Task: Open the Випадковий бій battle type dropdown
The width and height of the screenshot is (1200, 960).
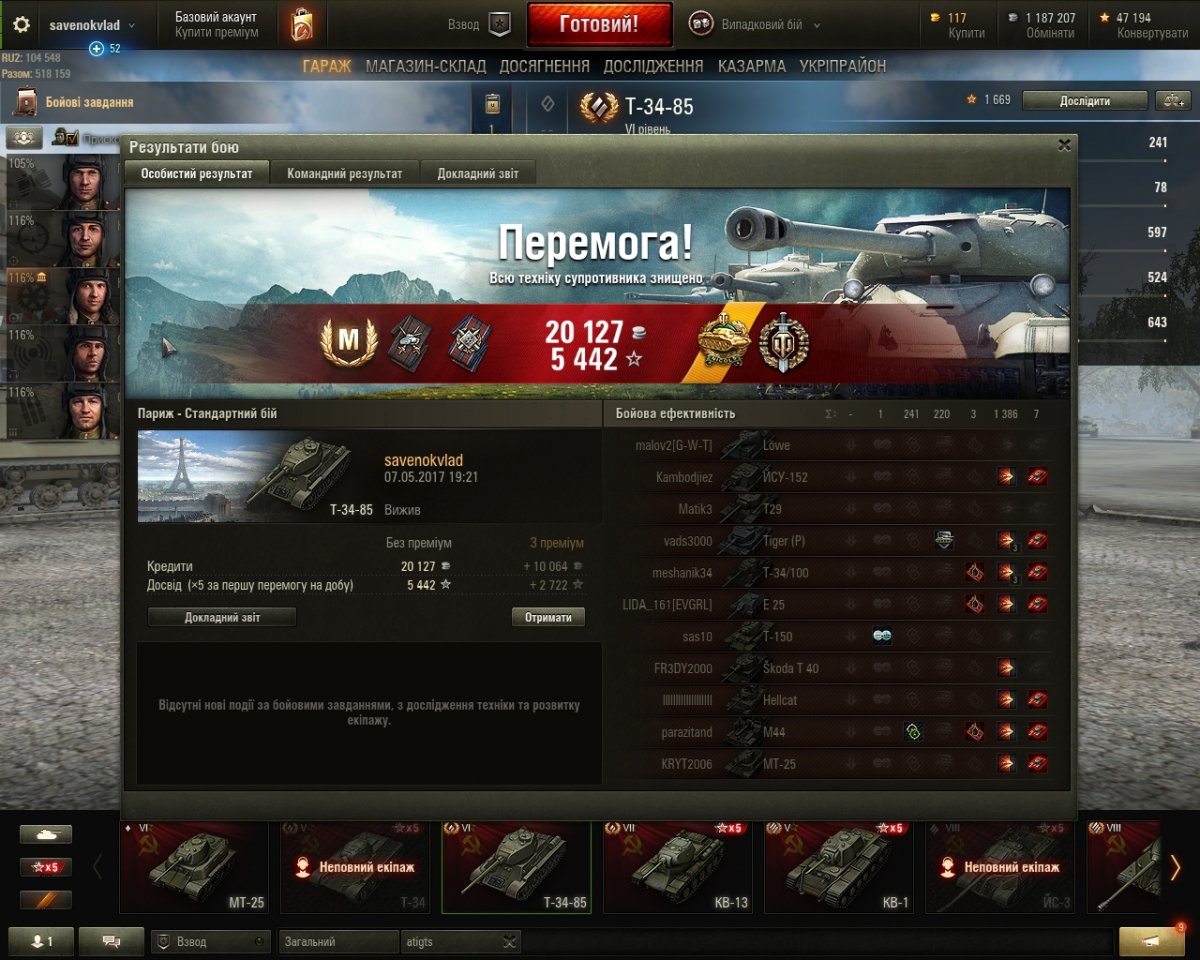Action: tap(756, 25)
